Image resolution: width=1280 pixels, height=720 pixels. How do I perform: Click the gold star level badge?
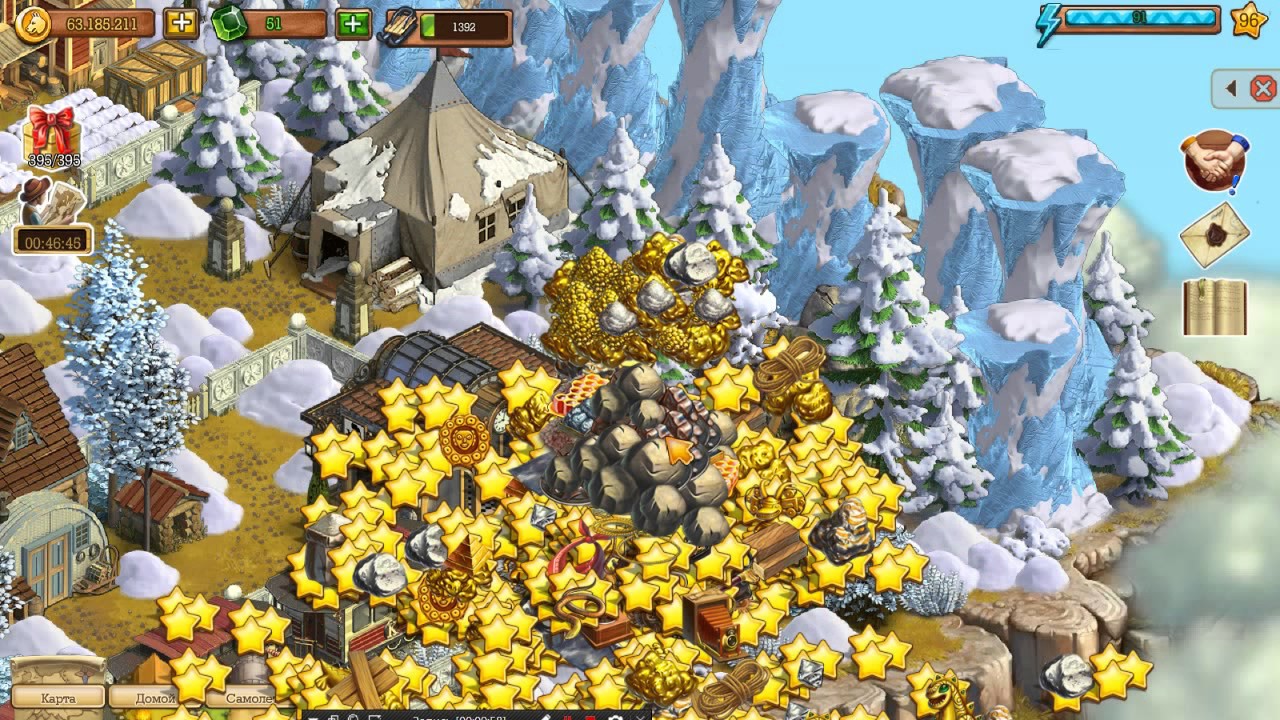[x=1249, y=20]
